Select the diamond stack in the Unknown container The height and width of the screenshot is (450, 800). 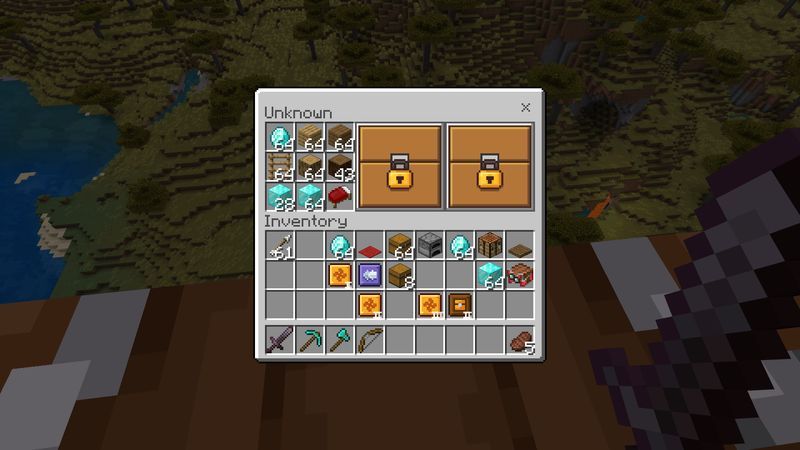(x=280, y=137)
